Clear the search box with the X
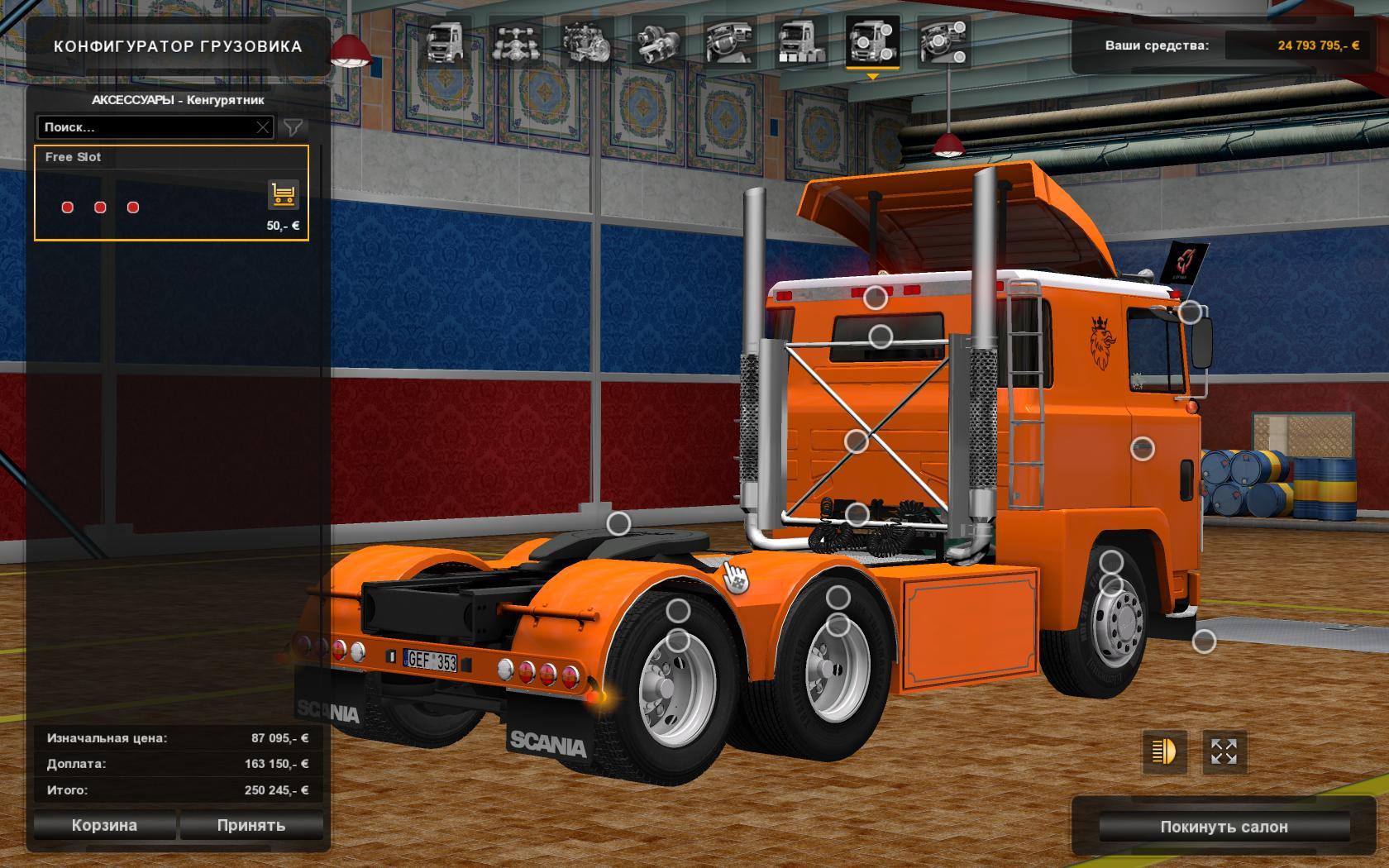 pos(263,127)
